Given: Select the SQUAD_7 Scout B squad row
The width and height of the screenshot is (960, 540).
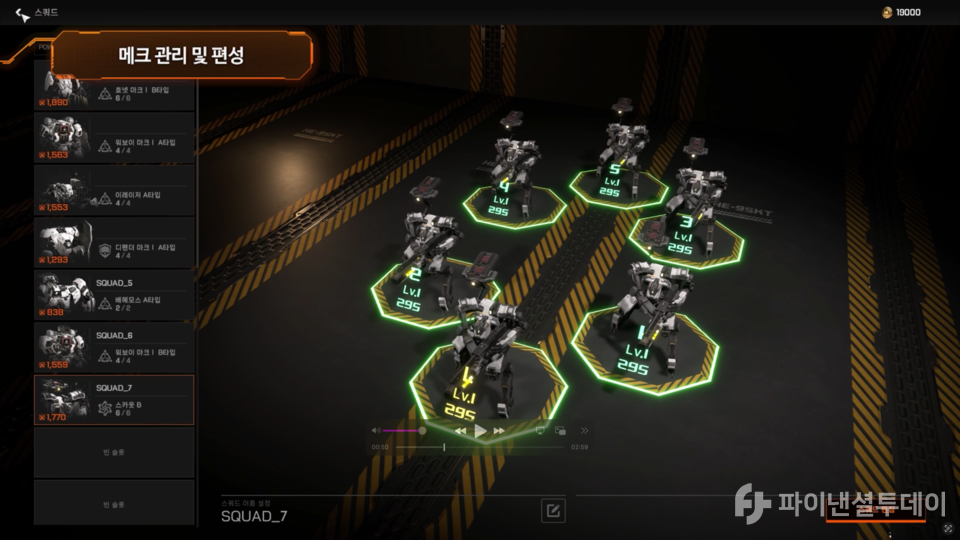Looking at the screenshot, I should (114, 400).
